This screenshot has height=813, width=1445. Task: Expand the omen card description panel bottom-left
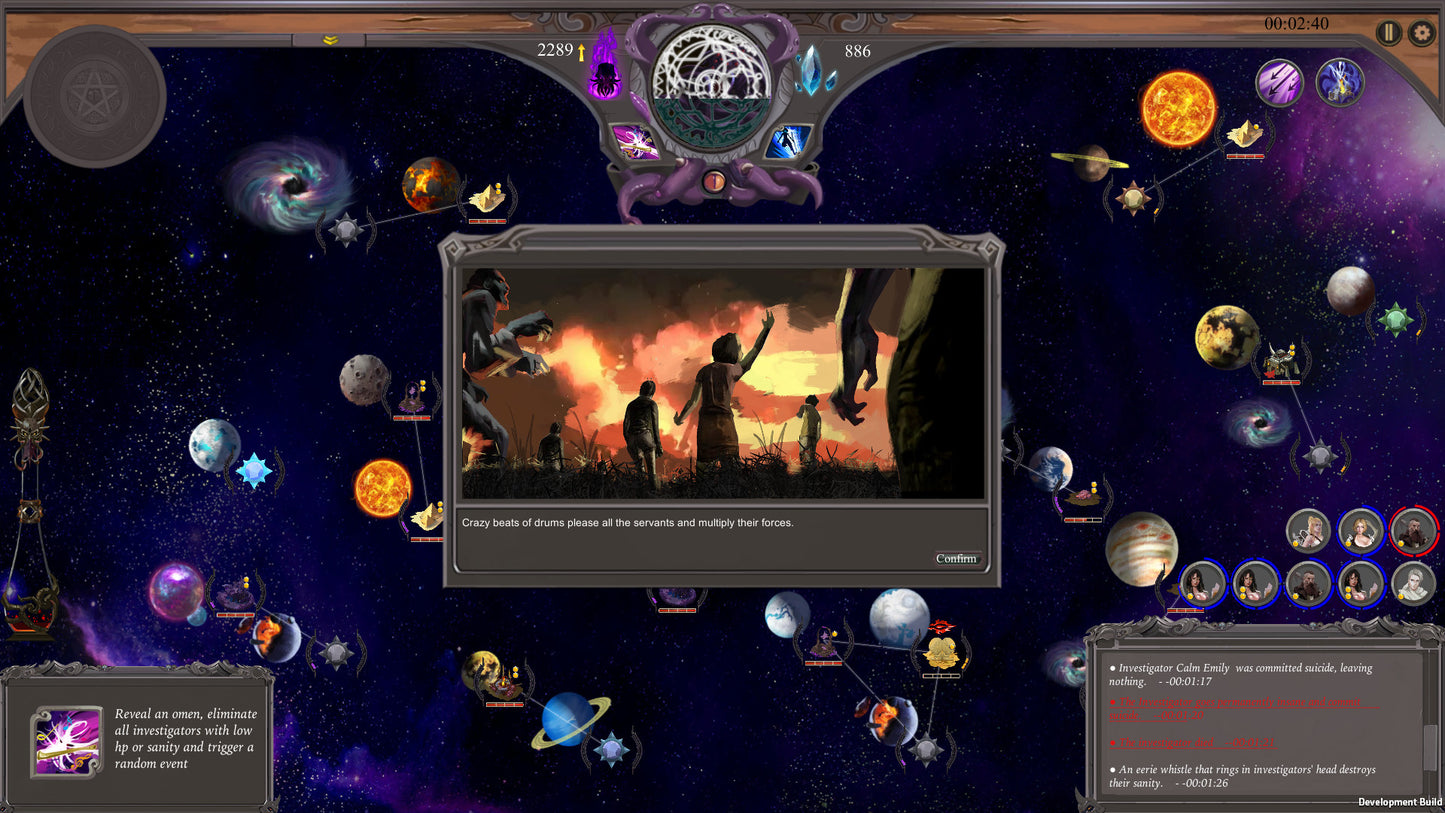coord(140,745)
